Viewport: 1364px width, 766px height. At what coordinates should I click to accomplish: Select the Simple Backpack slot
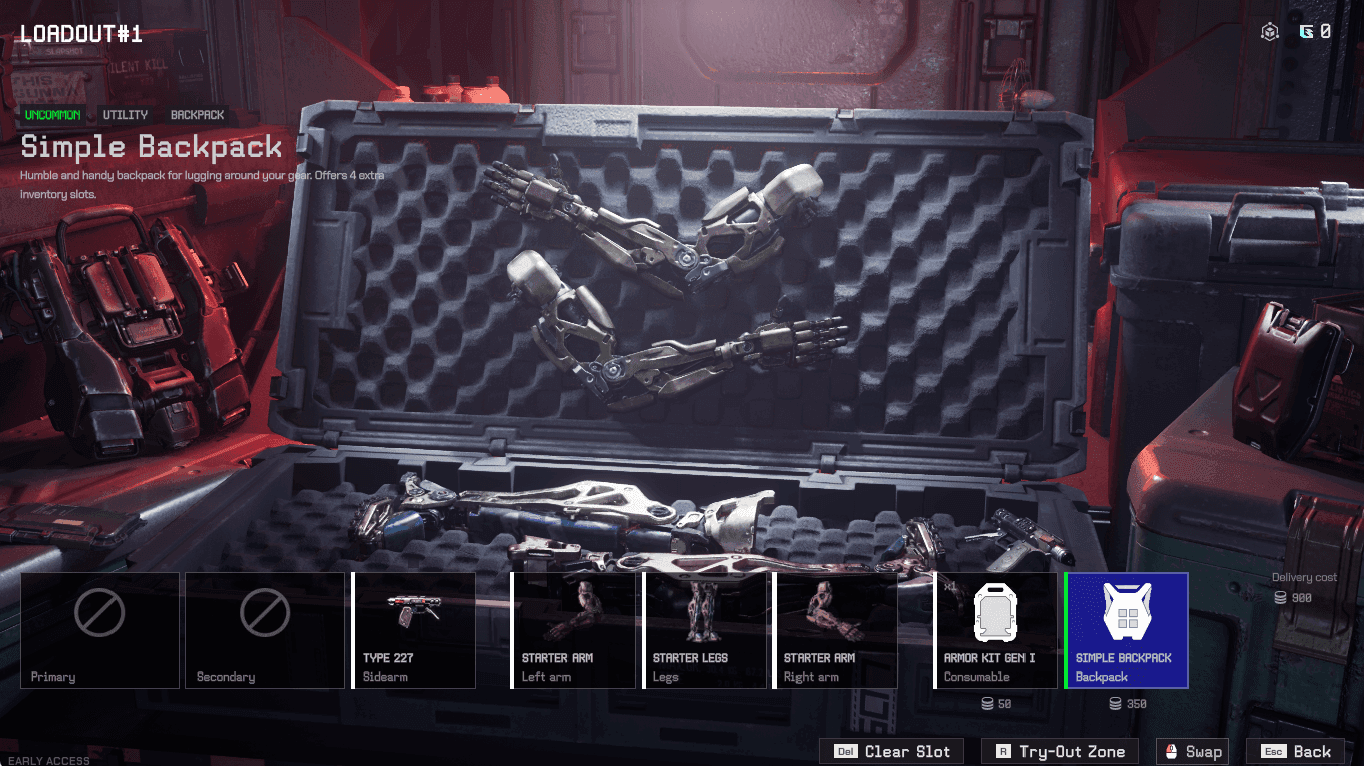click(1126, 630)
